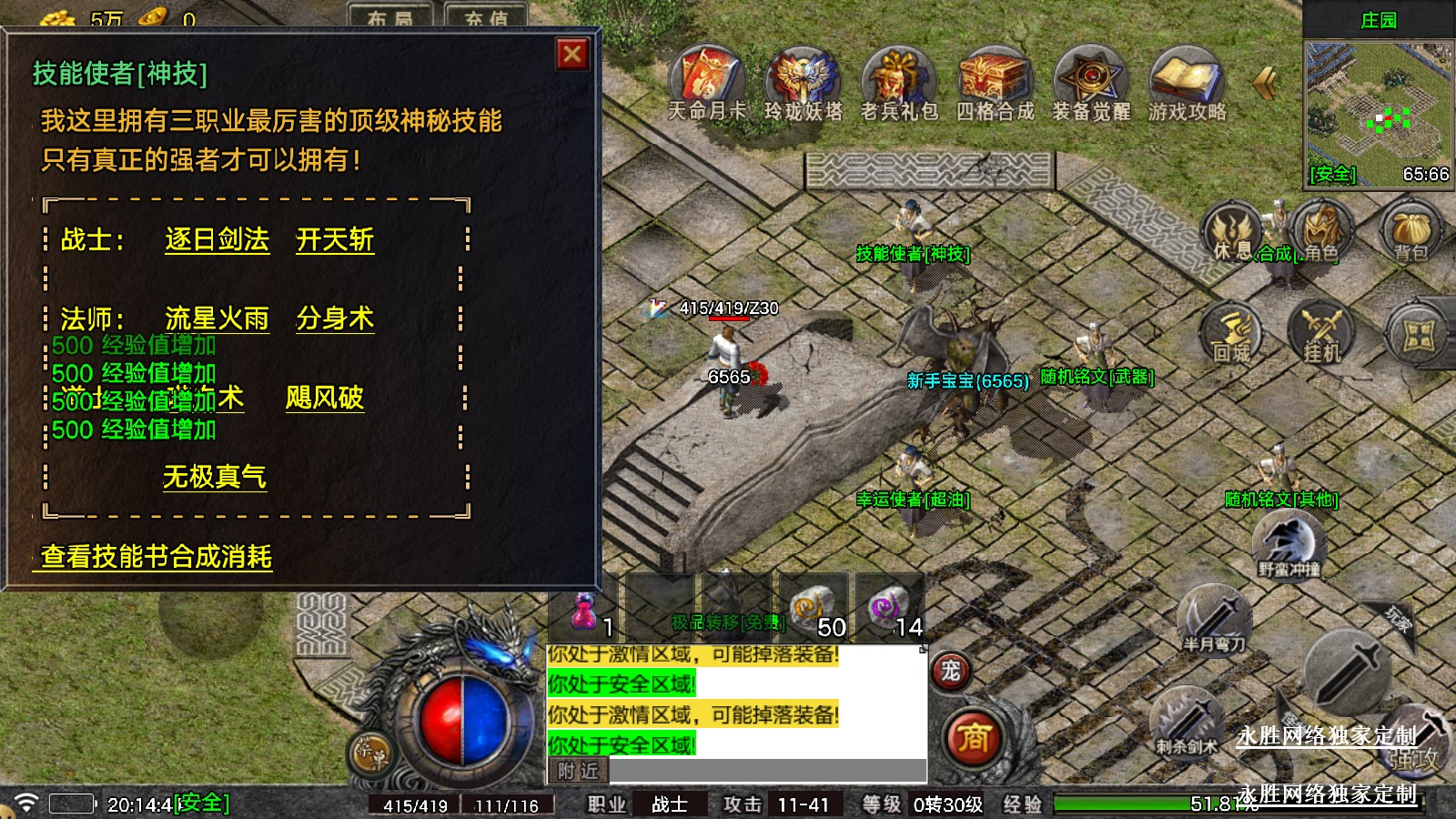Viewport: 1456px width, 819px height.
Task: Close the skill envoy dialog
Action: point(572,55)
